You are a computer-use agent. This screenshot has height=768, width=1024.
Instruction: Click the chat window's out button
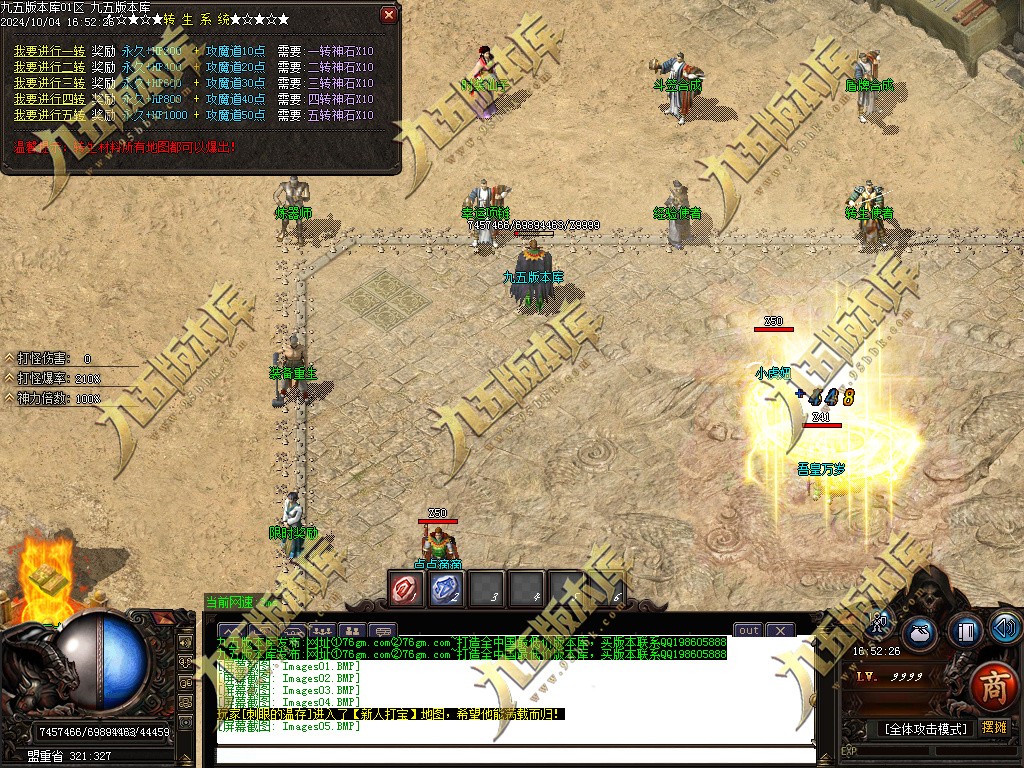(749, 630)
